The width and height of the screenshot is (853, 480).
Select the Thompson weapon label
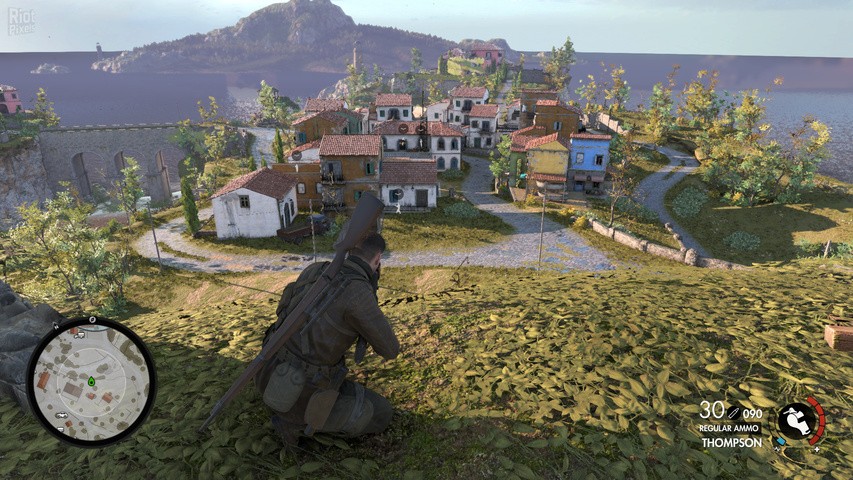[731, 442]
